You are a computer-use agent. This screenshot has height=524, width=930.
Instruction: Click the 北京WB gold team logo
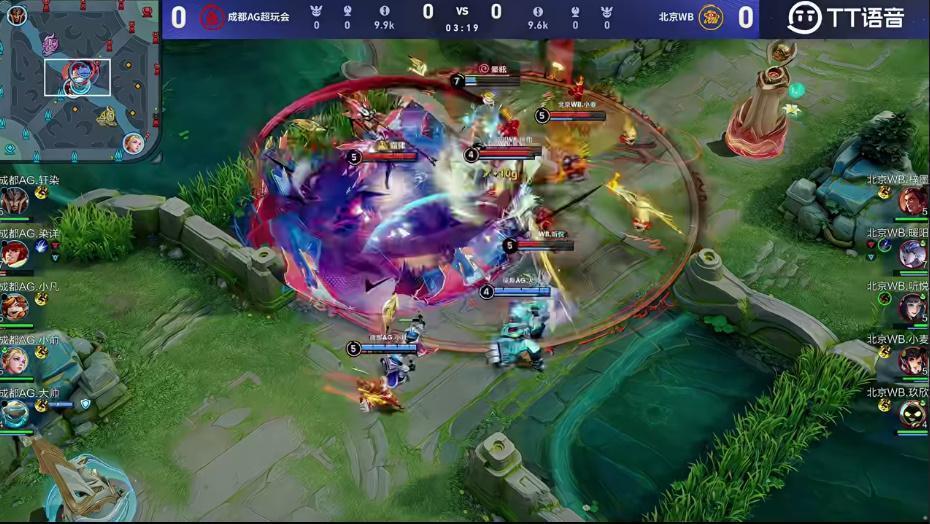(x=711, y=17)
